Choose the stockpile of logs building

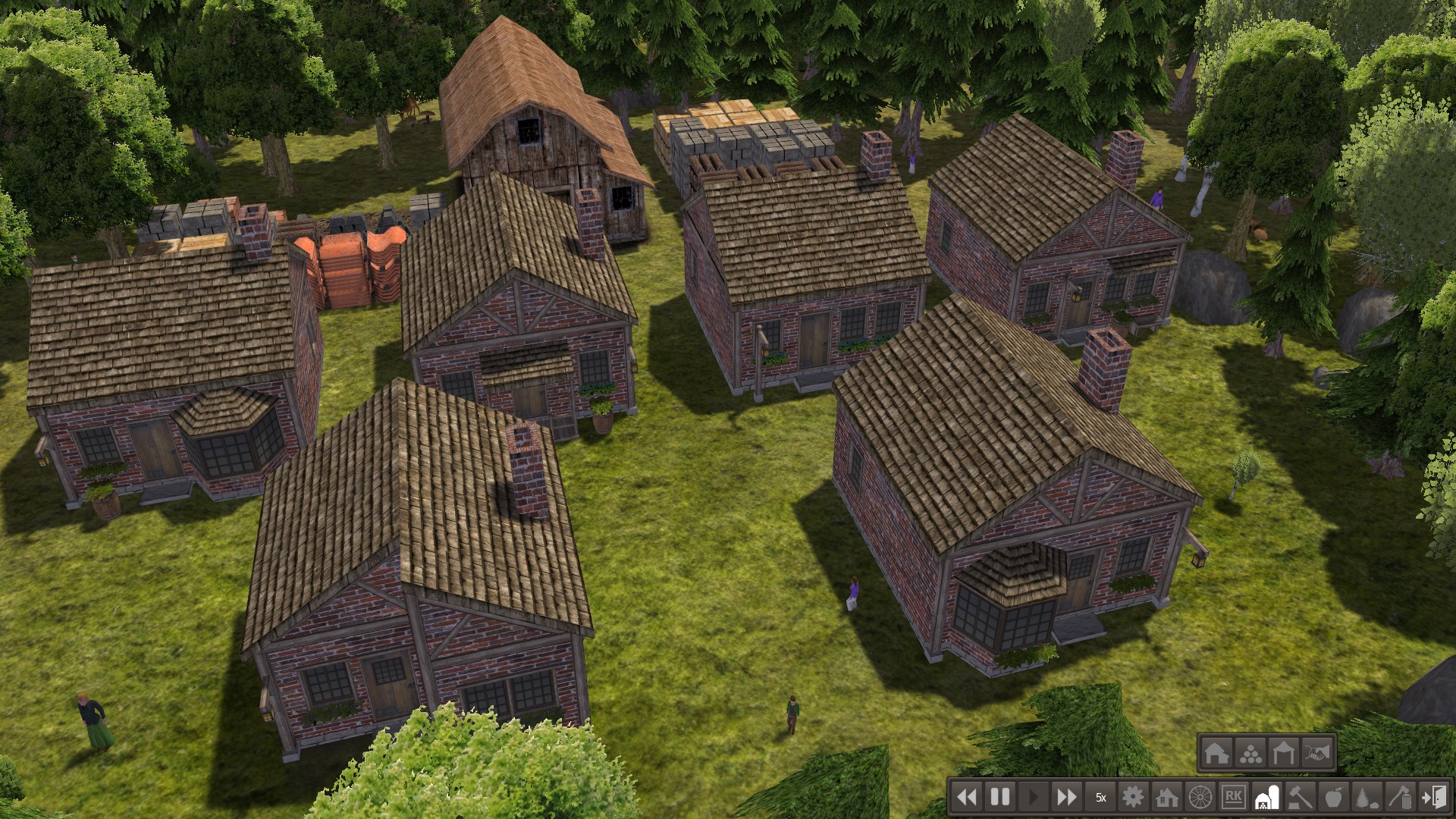[1250, 753]
